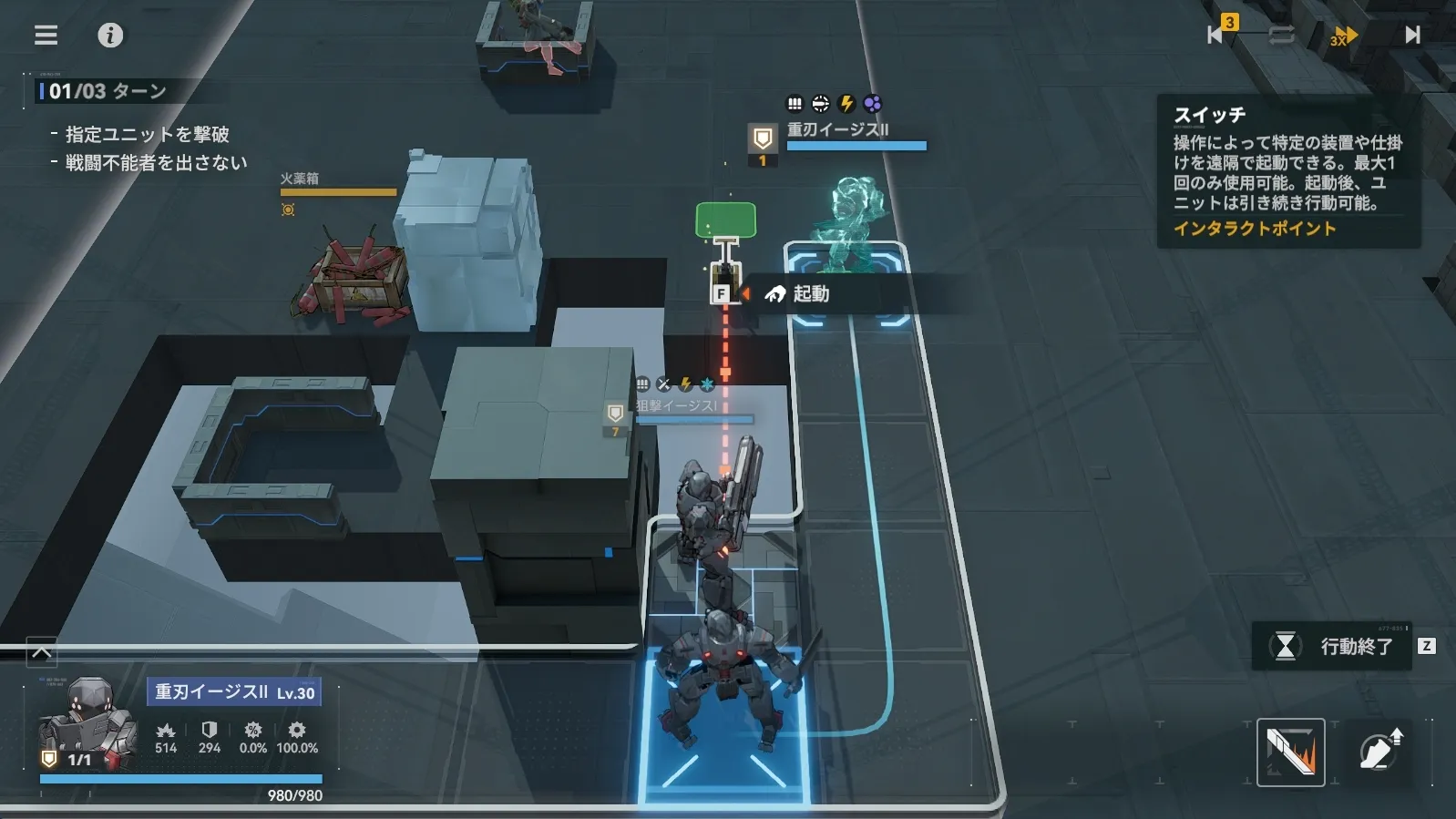Viewport: 1456px width, 819px height.
Task: Open the インタラクトポイント link in tooltip
Action: tap(1254, 229)
